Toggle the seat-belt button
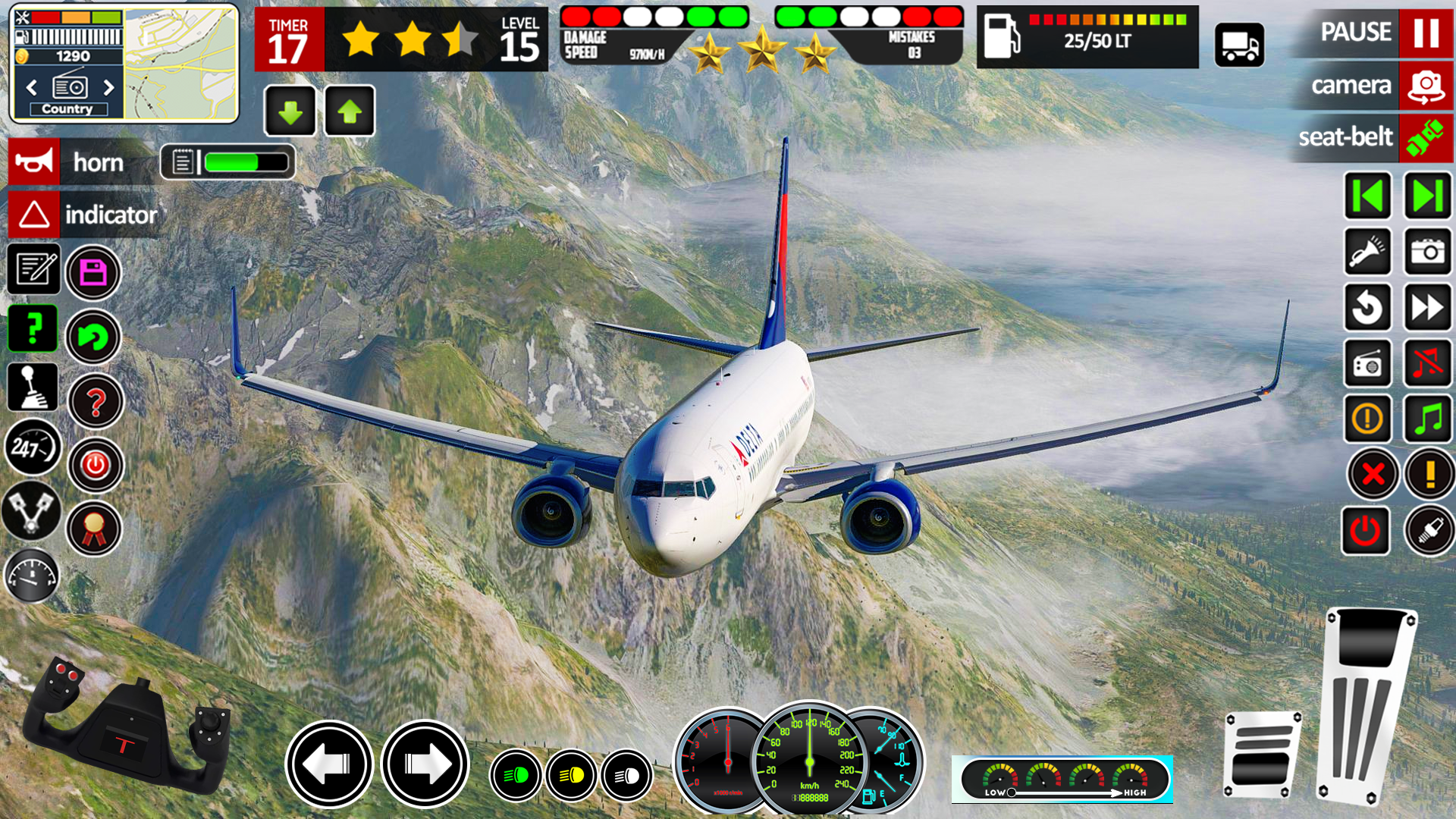1456x819 pixels. (x=1426, y=138)
